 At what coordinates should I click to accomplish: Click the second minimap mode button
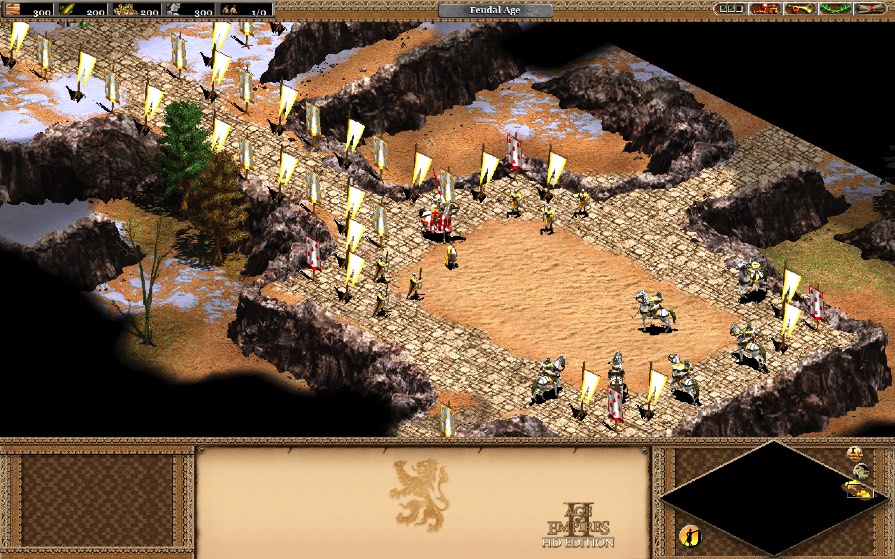859,471
